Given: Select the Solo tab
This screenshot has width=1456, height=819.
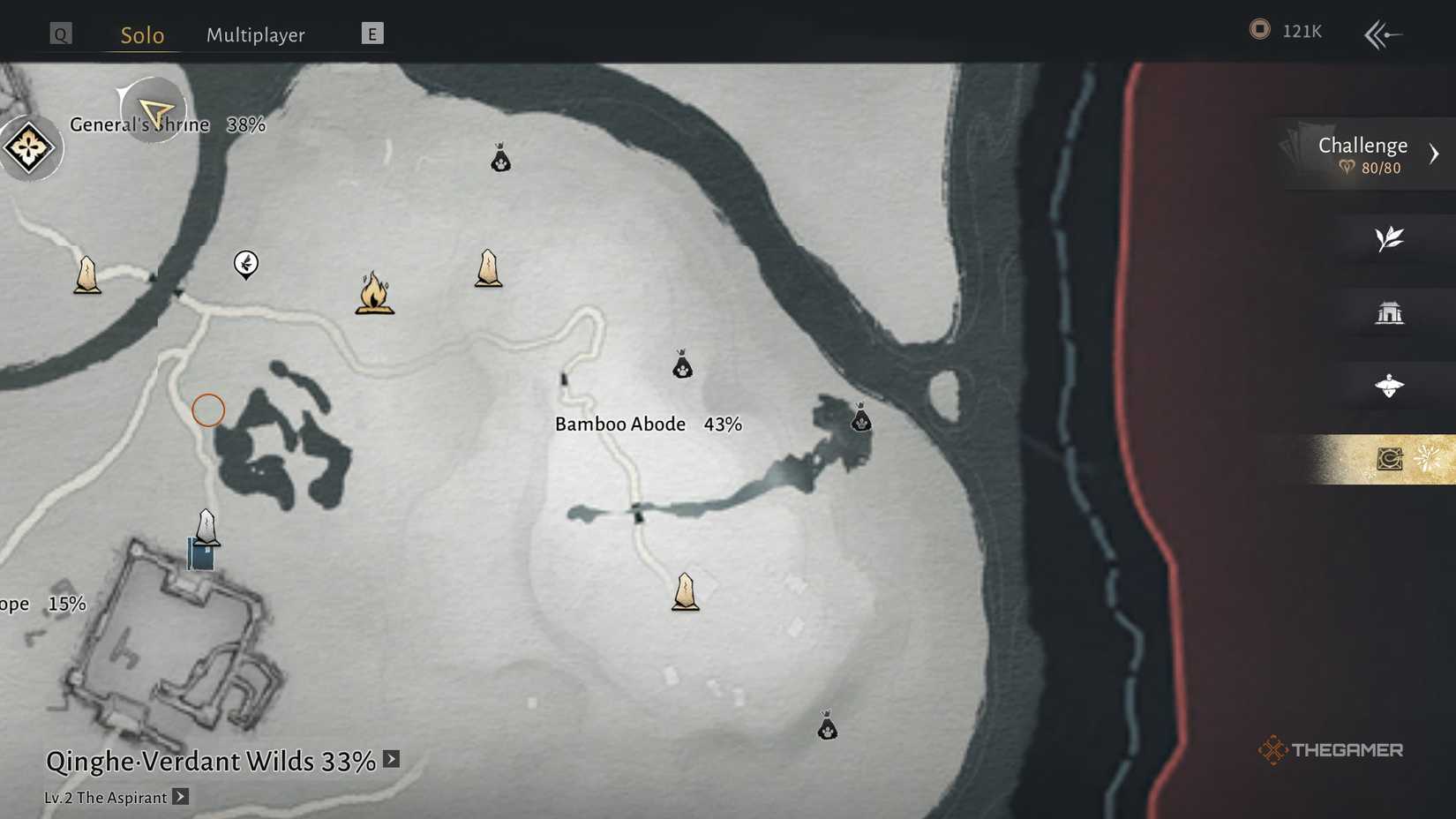Looking at the screenshot, I should 139,35.
